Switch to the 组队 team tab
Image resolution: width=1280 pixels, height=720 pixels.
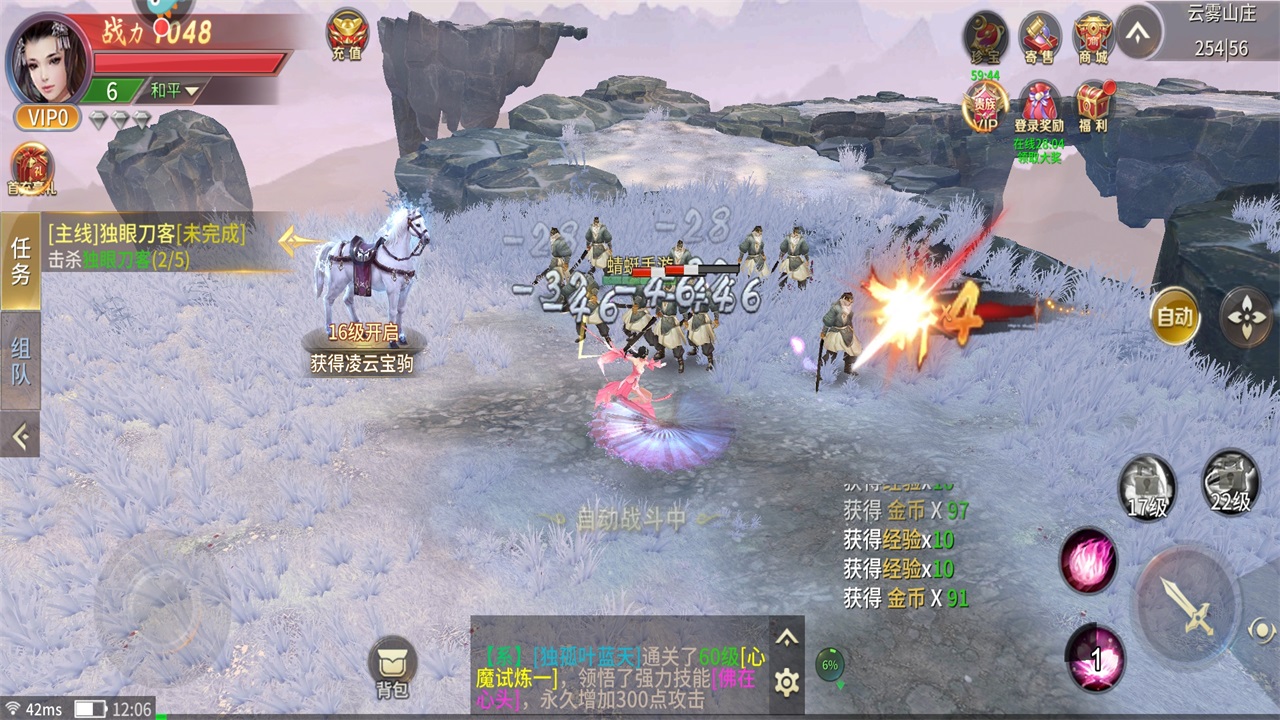(20, 360)
